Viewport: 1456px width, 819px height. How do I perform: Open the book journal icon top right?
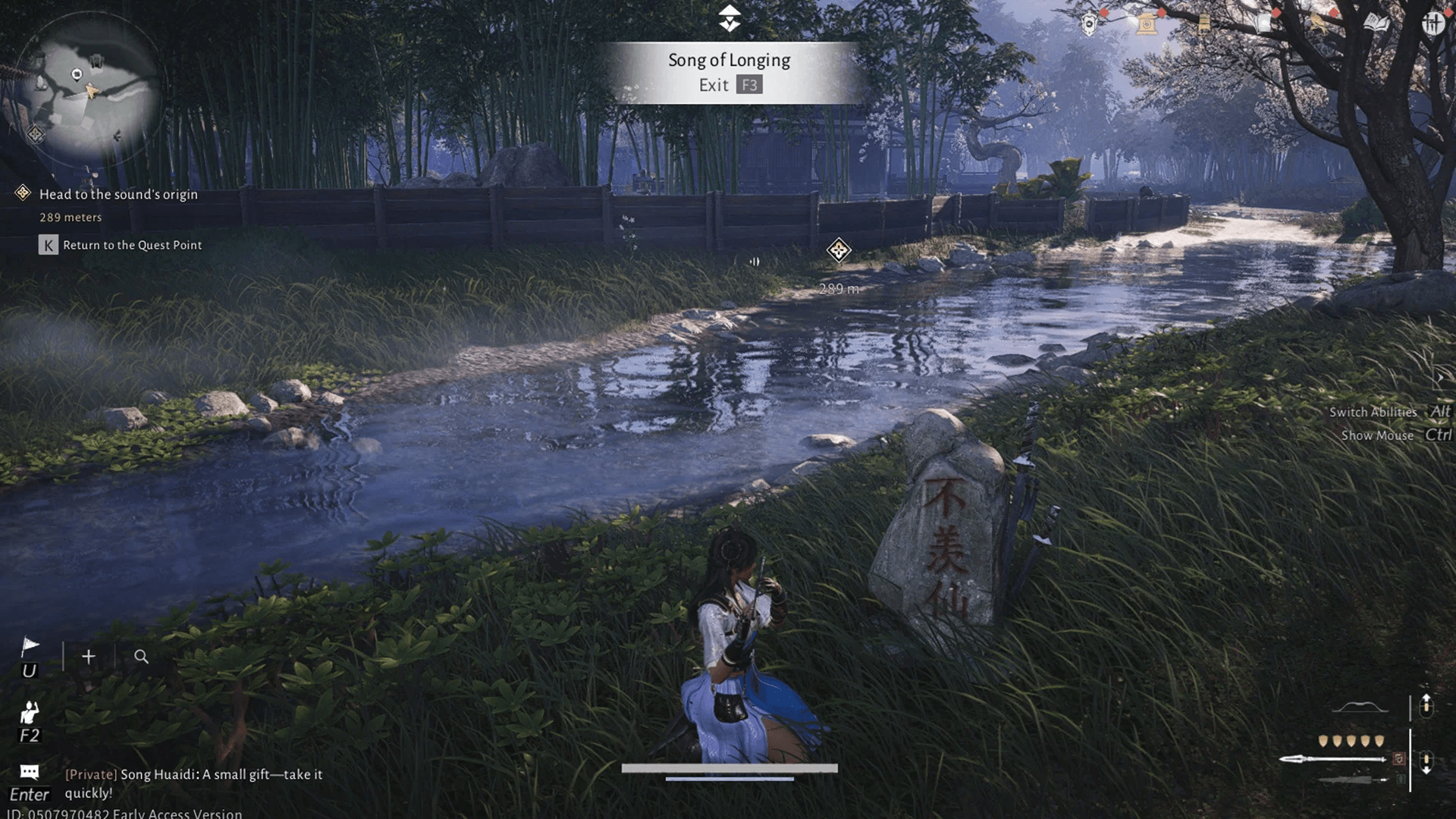click(x=1376, y=23)
